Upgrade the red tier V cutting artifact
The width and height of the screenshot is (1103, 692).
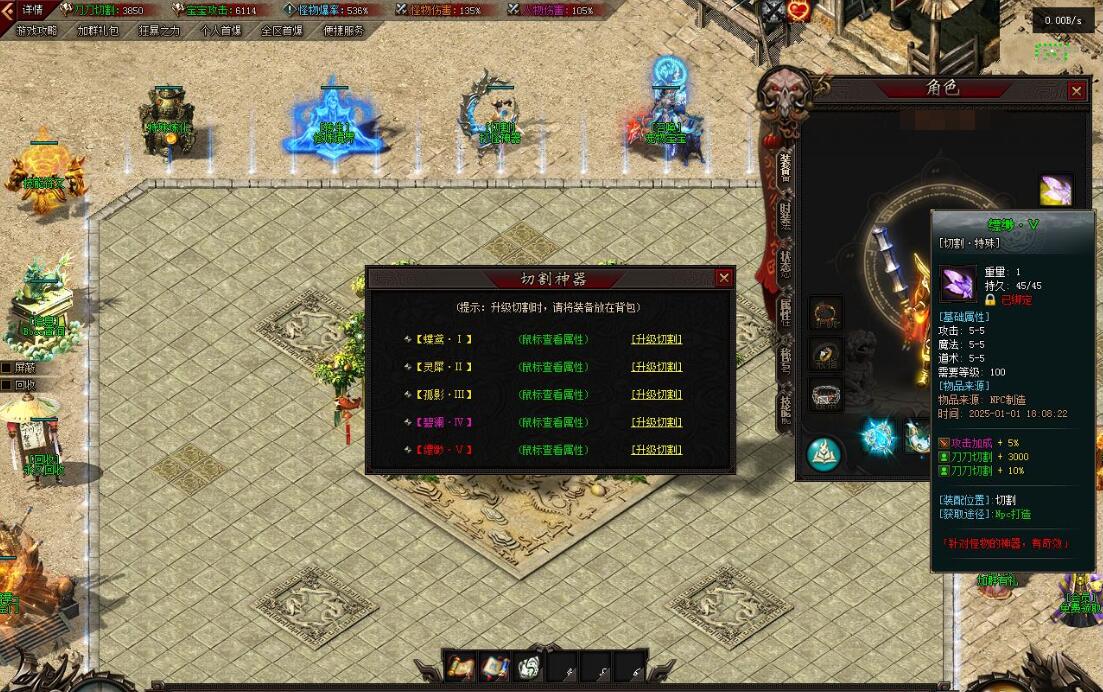(656, 450)
